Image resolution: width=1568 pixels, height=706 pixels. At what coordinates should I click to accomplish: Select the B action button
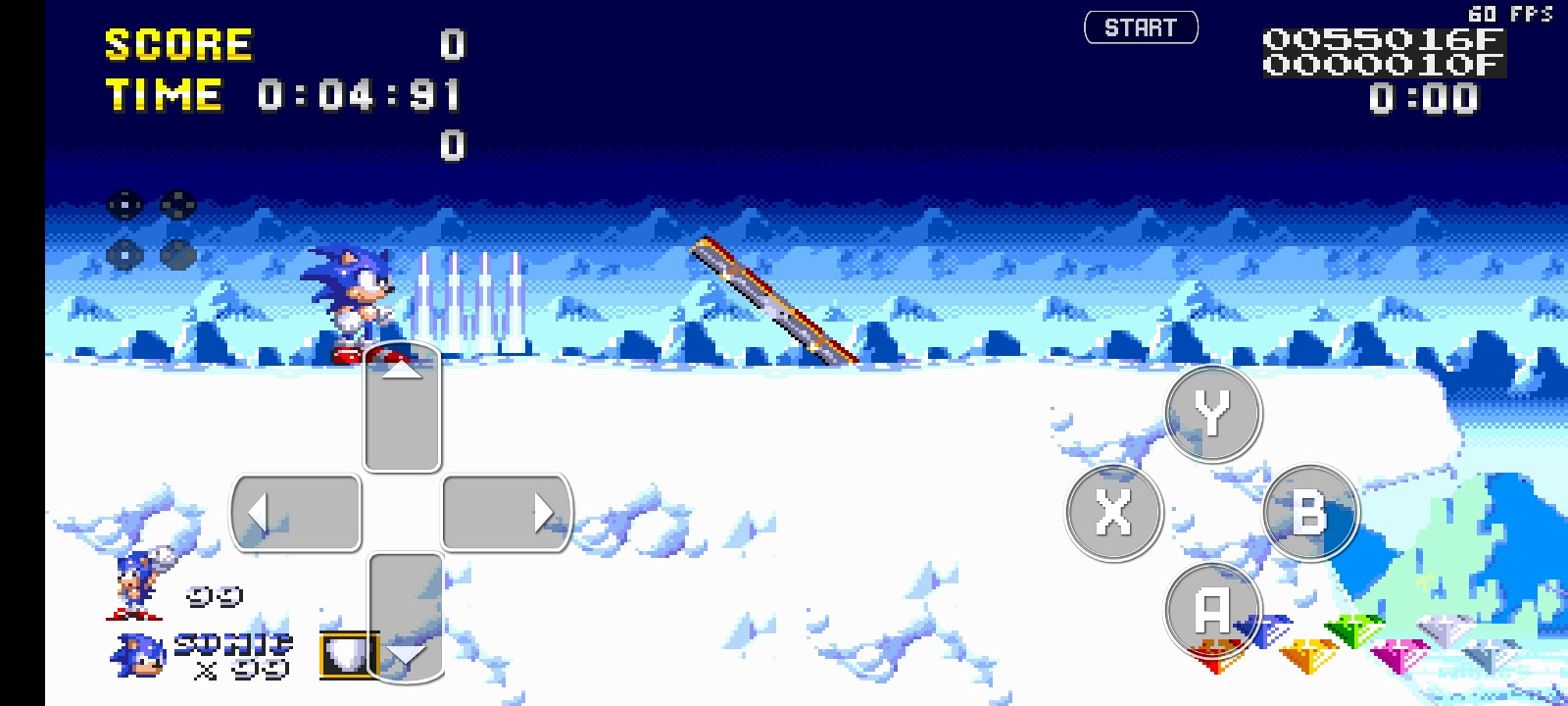(x=1313, y=511)
